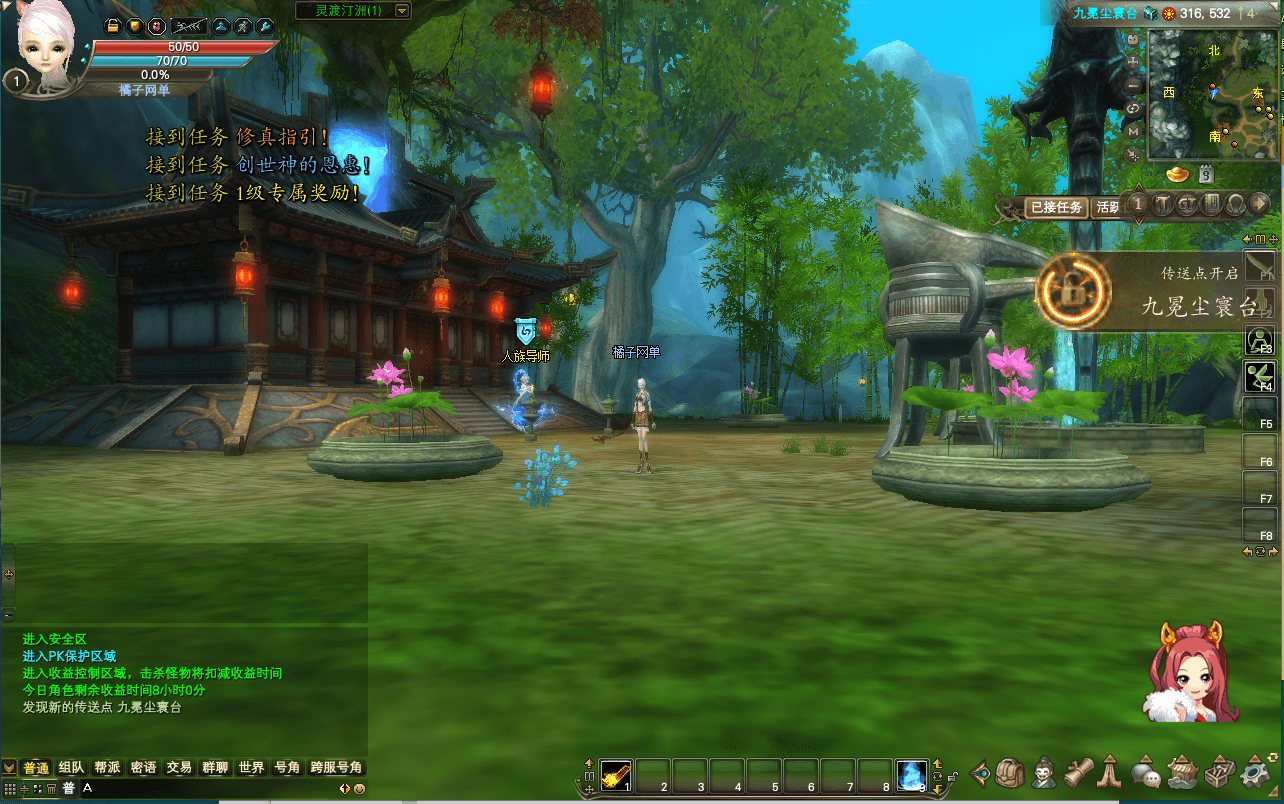1284x804 pixels.
Task: Open the world map with M button
Action: pyautogui.click(x=1133, y=131)
